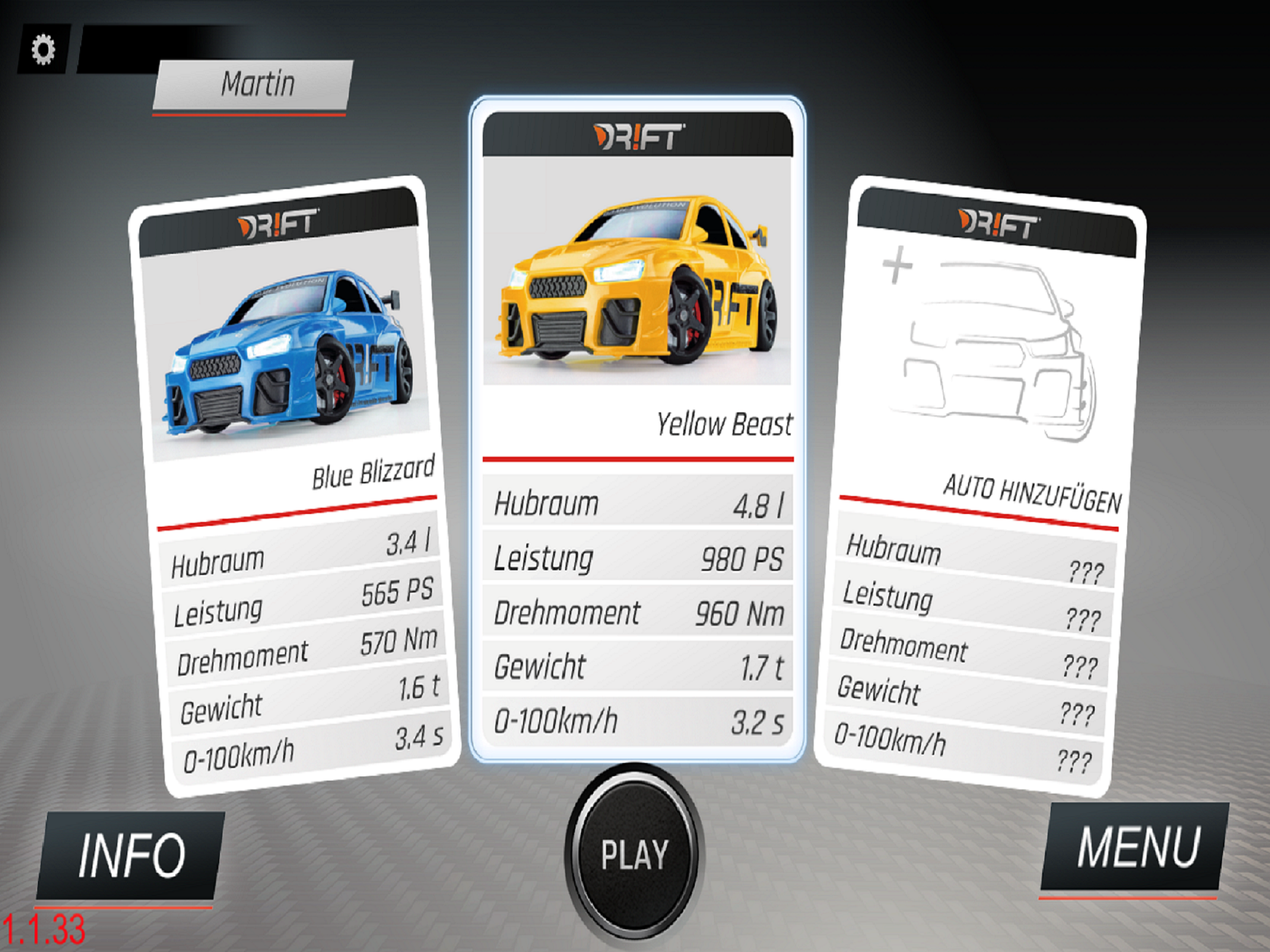The image size is (1270, 952).
Task: Open settings with the gear icon
Action: click(x=43, y=49)
